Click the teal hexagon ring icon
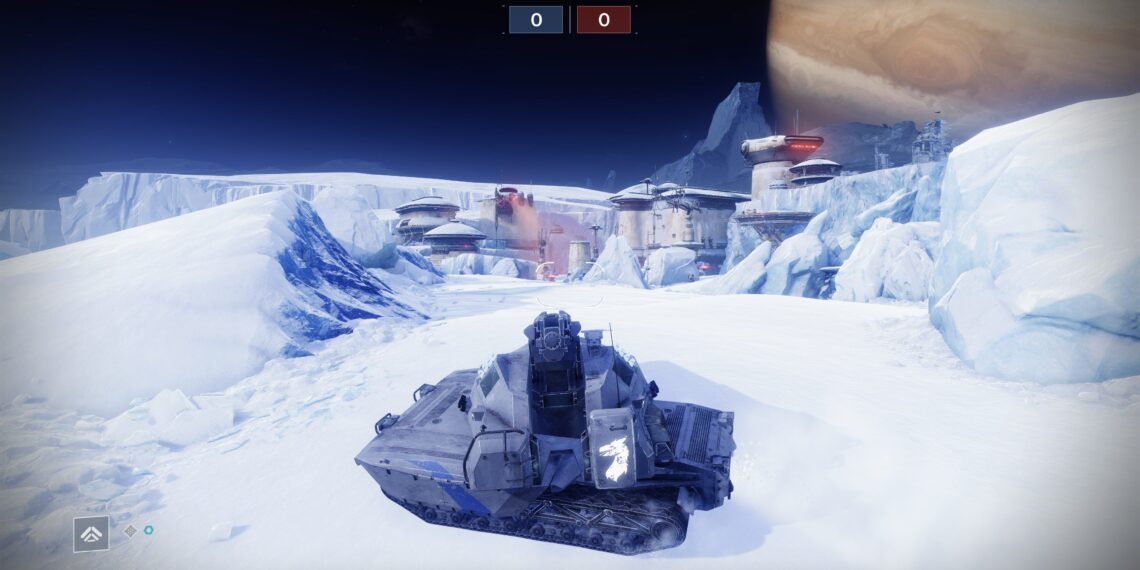 click(148, 531)
